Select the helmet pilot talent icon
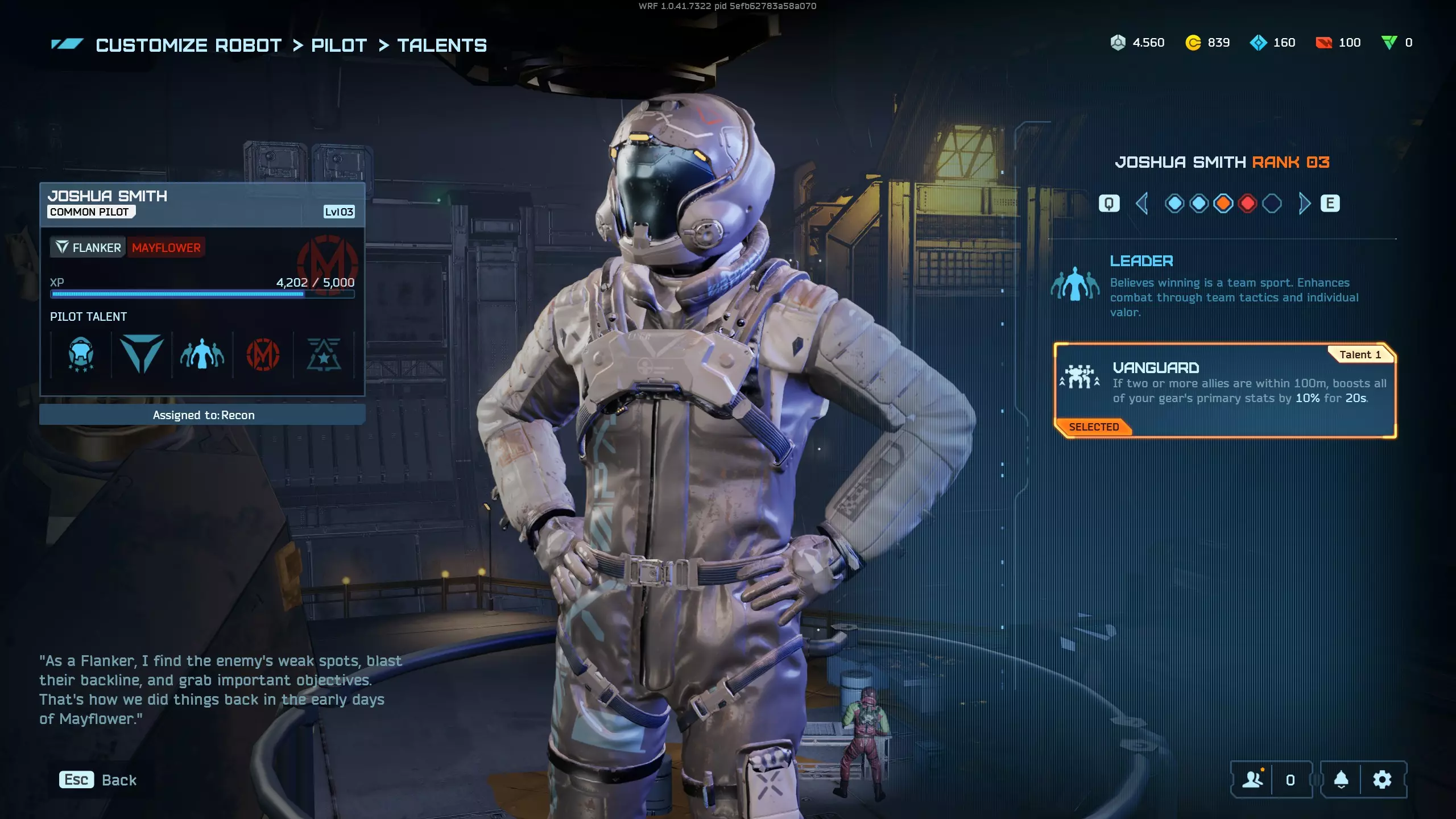 click(x=81, y=355)
